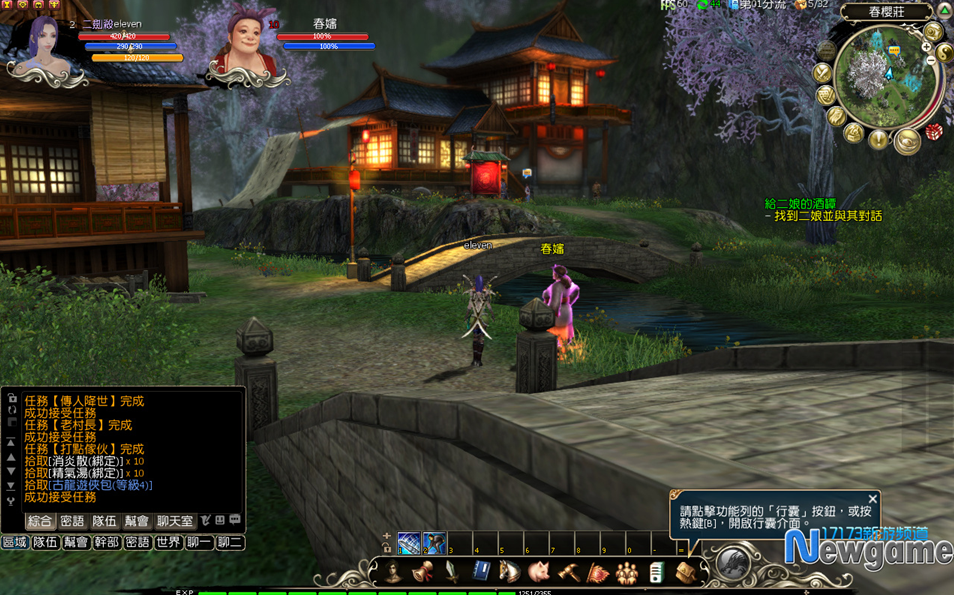Close the 行囊 tutorial hint popup

coord(872,499)
